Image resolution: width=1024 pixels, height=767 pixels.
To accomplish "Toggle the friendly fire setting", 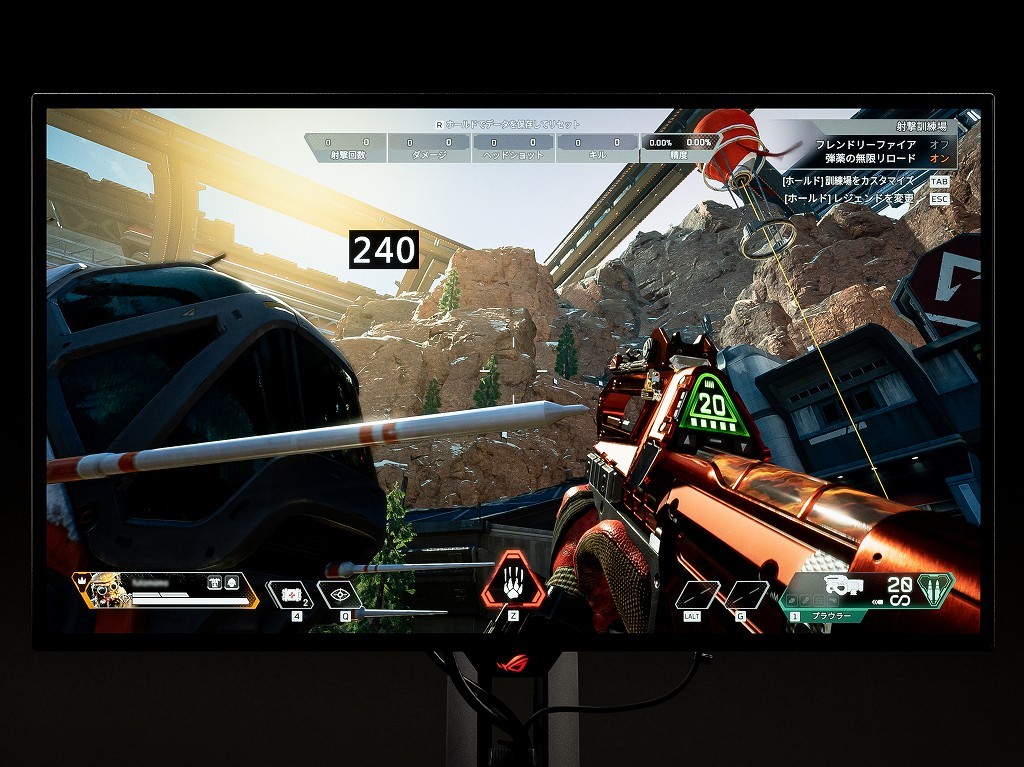I will point(939,144).
